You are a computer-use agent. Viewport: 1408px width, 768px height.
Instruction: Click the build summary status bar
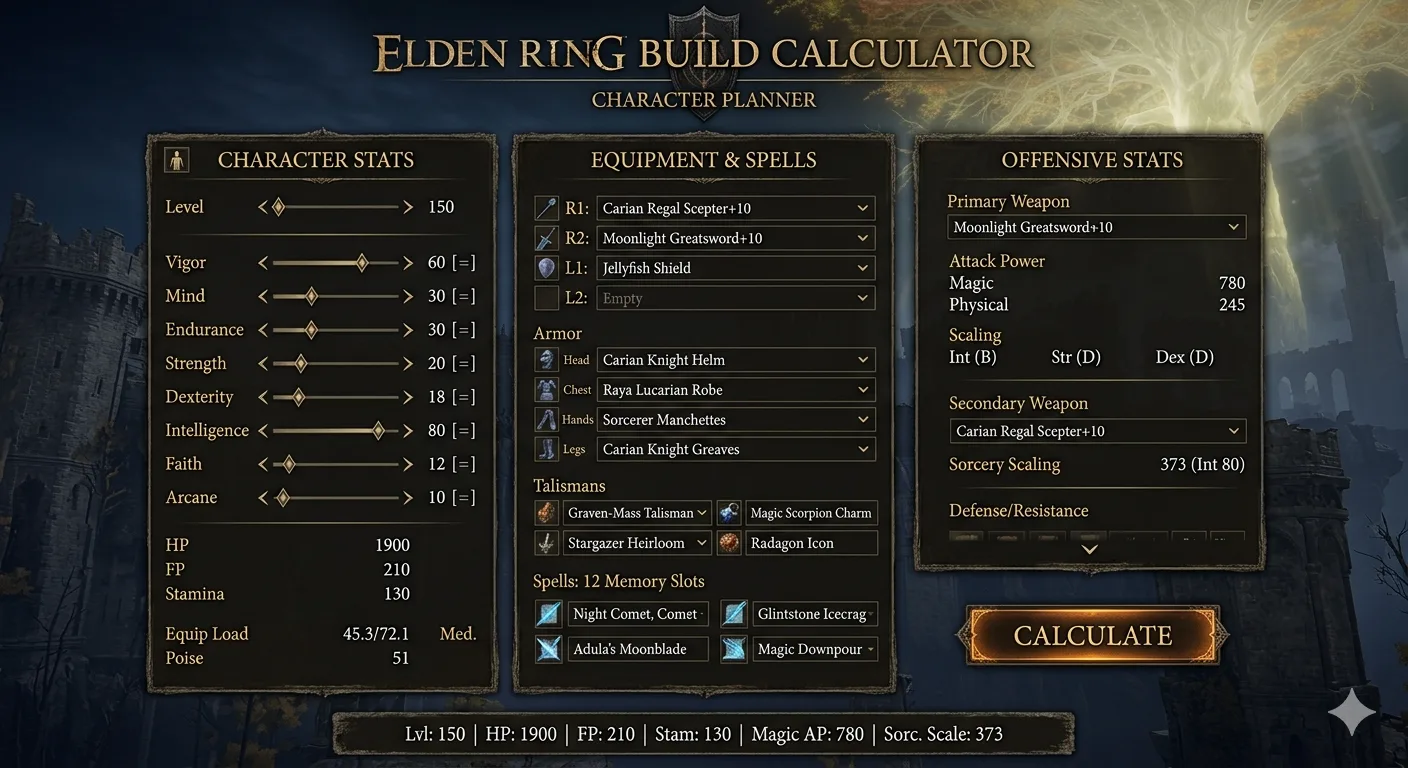coord(704,733)
